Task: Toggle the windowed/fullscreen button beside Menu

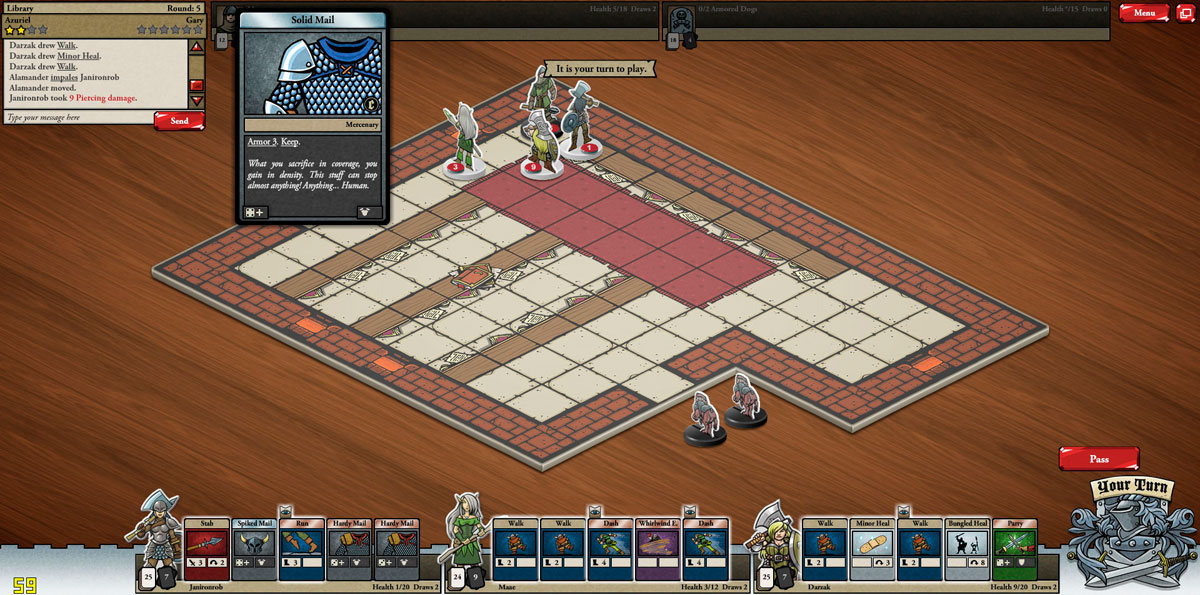Action: [1185, 13]
